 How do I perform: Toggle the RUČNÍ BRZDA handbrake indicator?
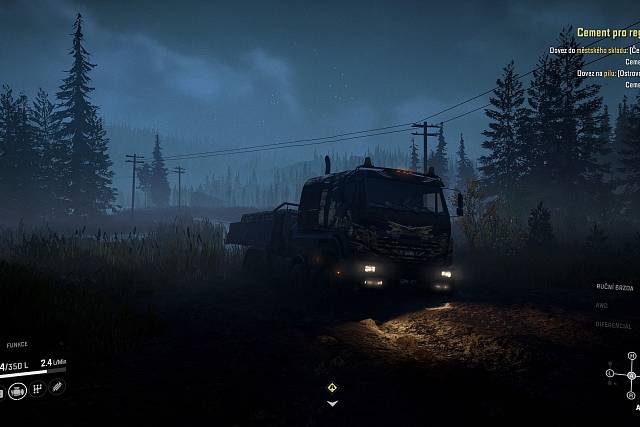(x=614, y=287)
